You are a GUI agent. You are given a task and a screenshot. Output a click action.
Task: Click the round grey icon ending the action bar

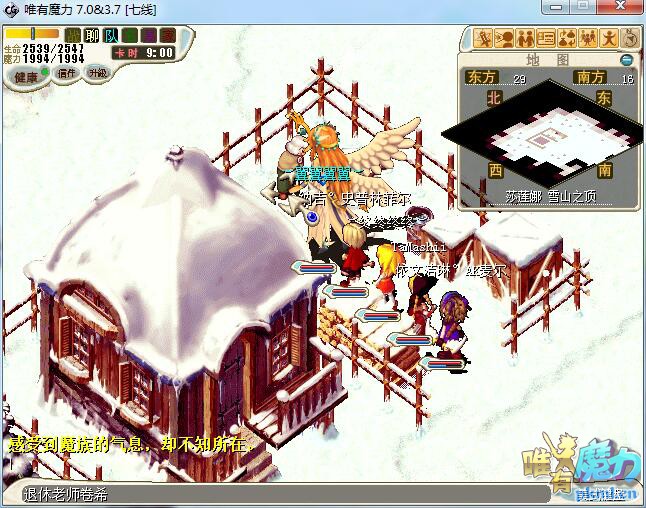[x=628, y=39]
